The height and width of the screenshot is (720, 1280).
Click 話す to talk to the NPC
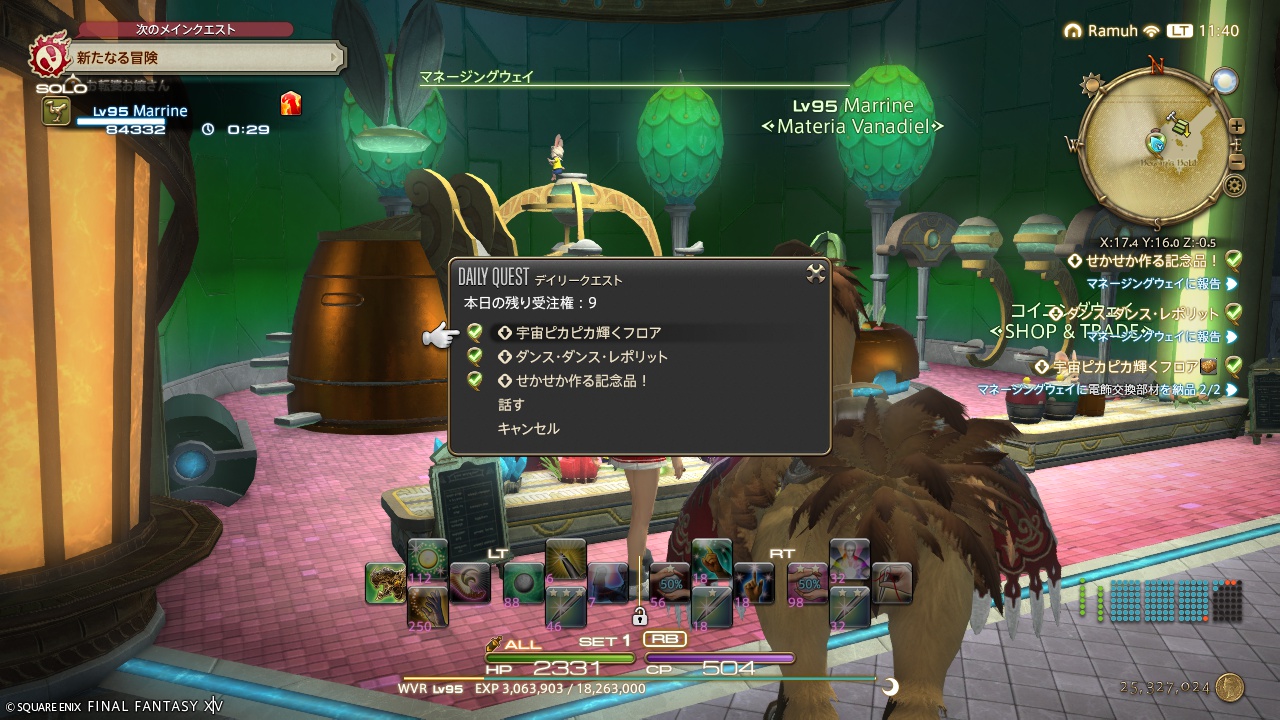click(512, 404)
